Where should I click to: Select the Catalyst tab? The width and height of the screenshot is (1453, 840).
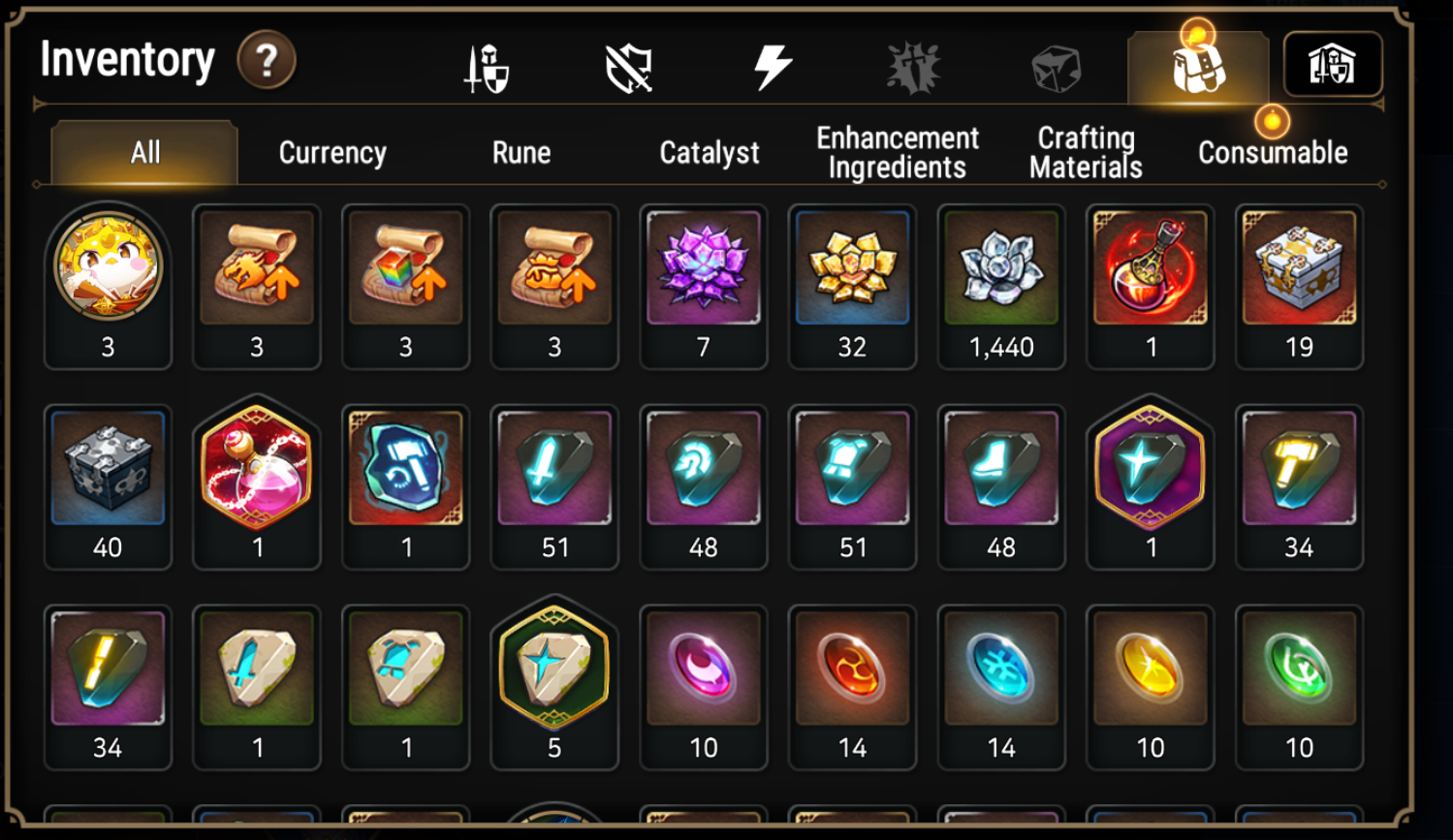click(709, 151)
